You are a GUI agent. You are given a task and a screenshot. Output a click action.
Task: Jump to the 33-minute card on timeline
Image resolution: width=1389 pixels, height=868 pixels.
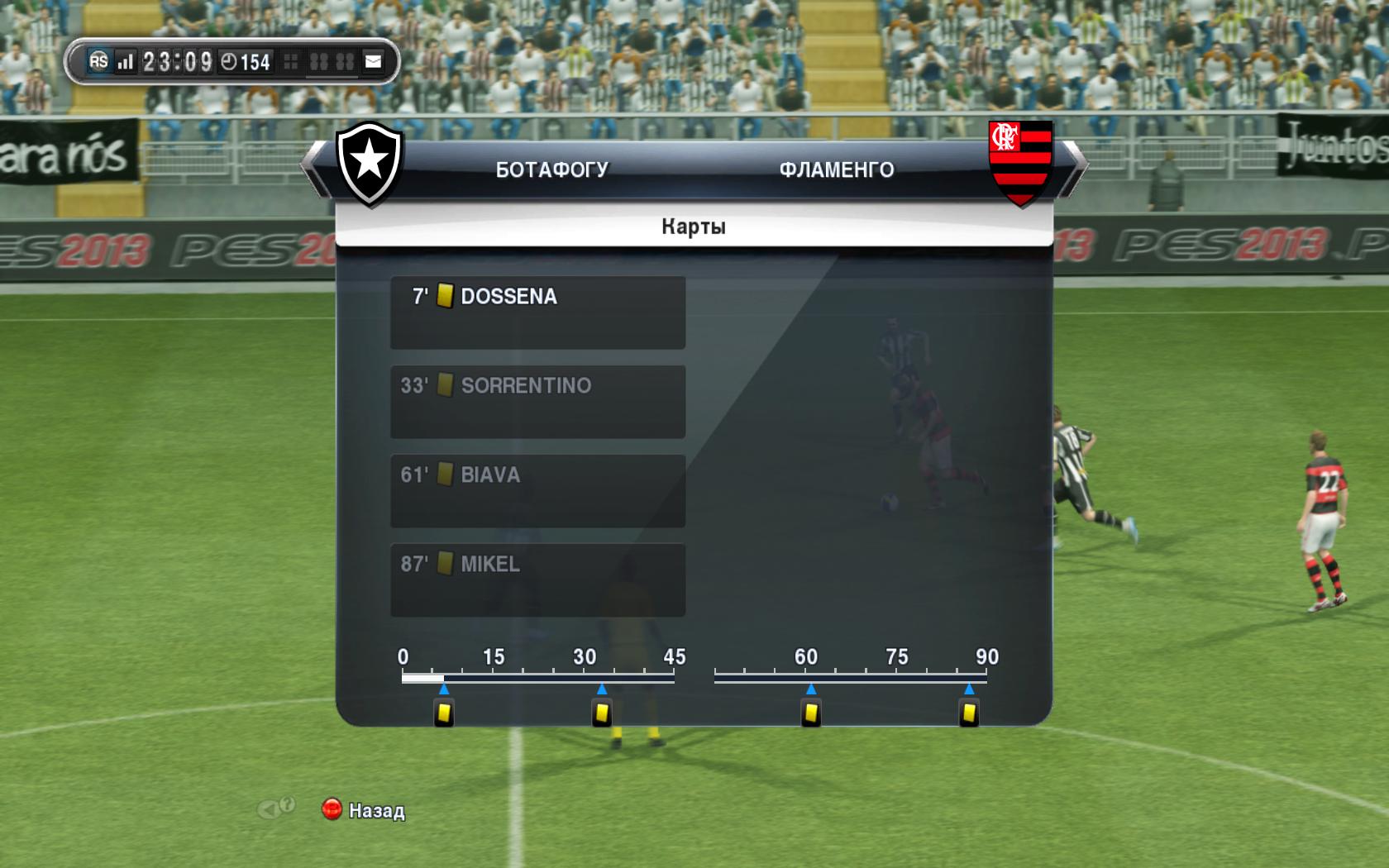pos(602,713)
